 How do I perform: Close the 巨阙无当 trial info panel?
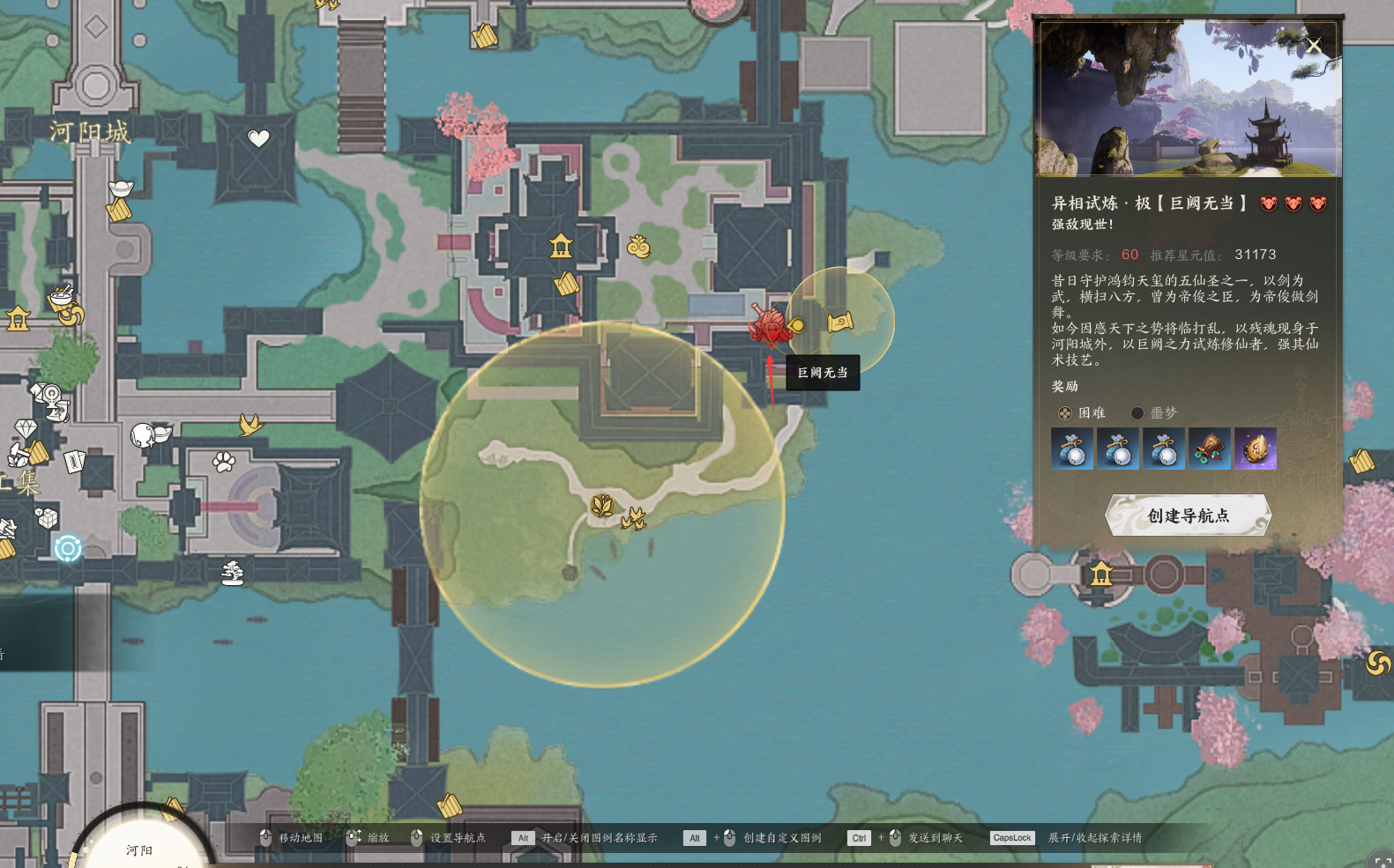coord(1314,46)
